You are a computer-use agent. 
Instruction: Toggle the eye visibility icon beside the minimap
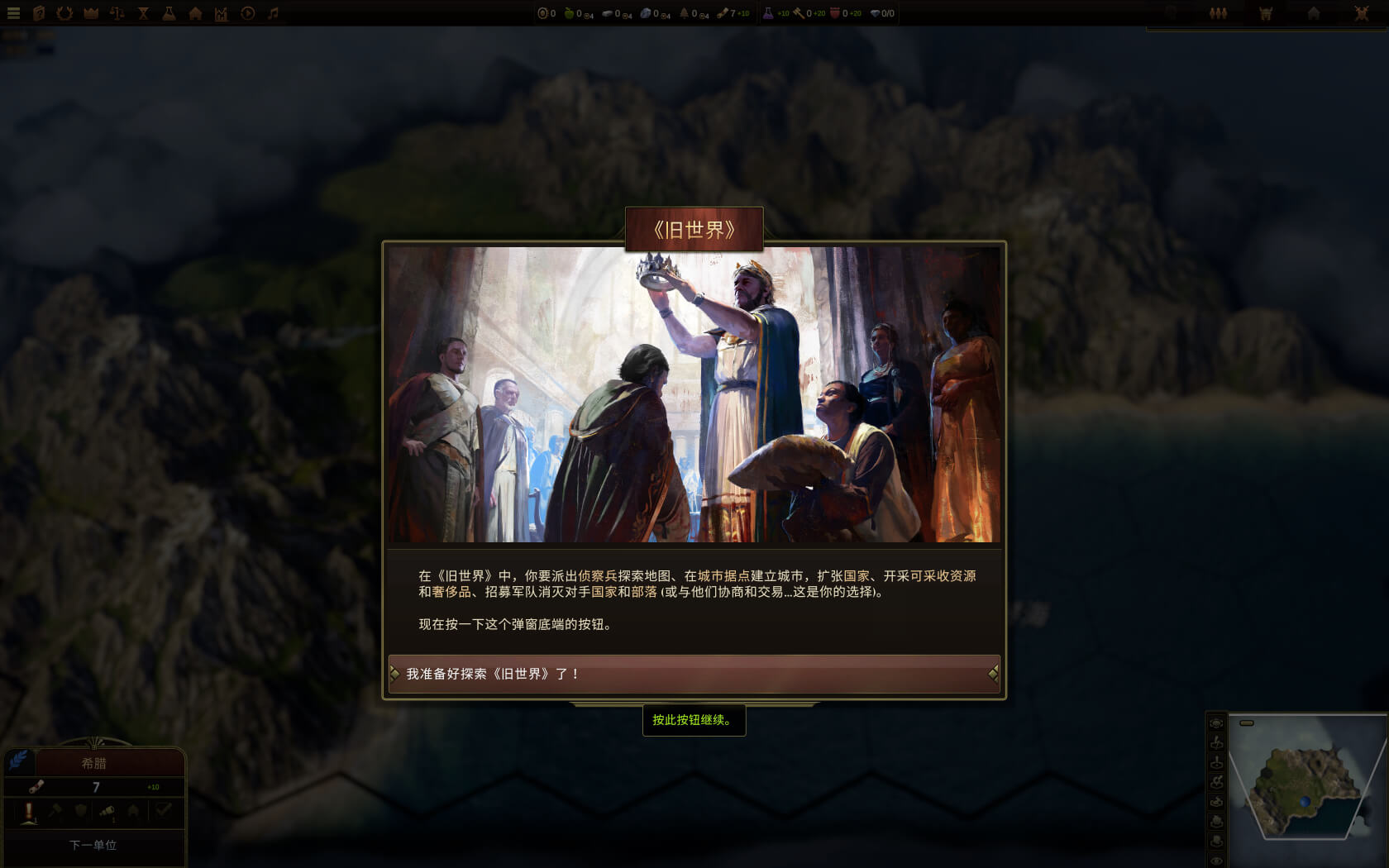1217,860
